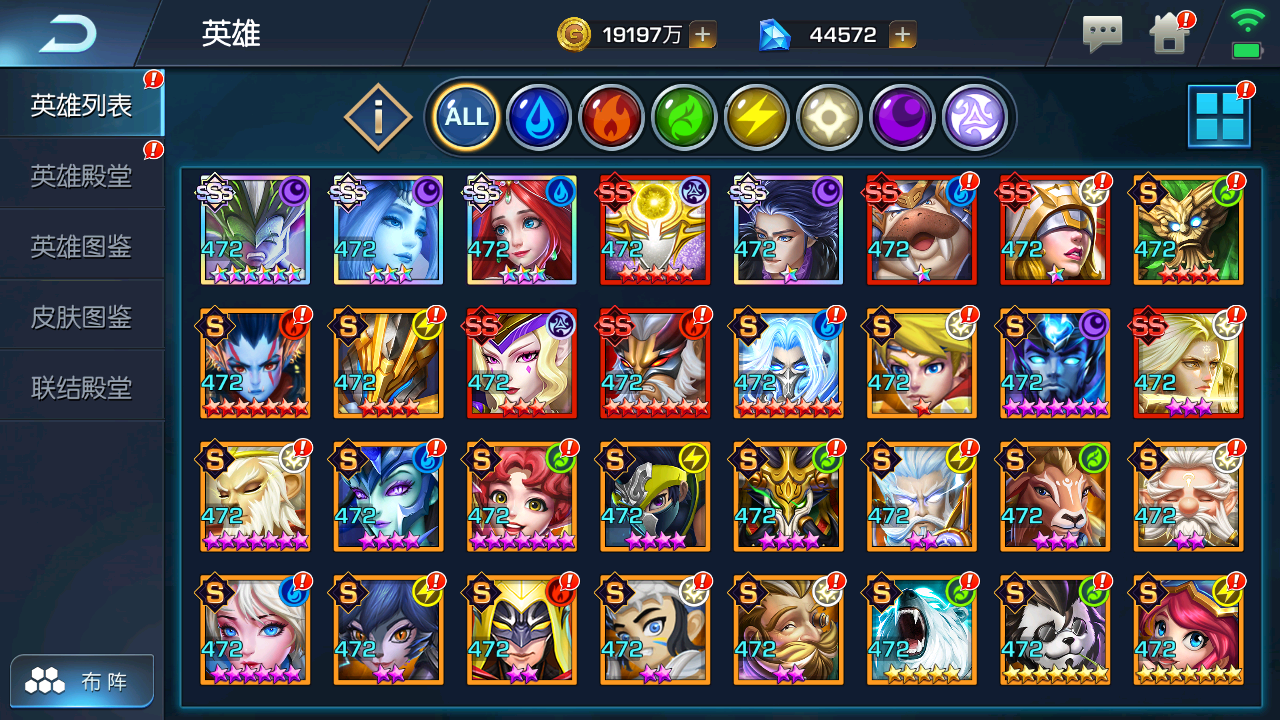Switch to the 英雄图鉴 tab
The height and width of the screenshot is (720, 1280).
click(x=81, y=246)
